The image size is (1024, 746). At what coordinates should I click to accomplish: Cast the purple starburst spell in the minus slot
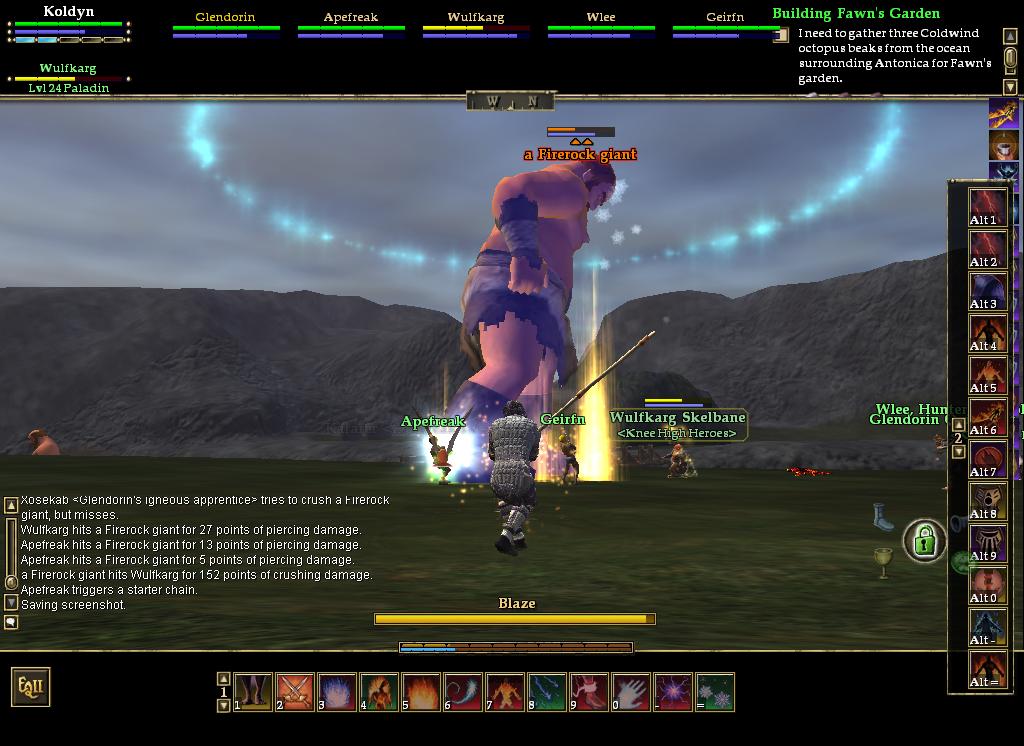[673, 691]
